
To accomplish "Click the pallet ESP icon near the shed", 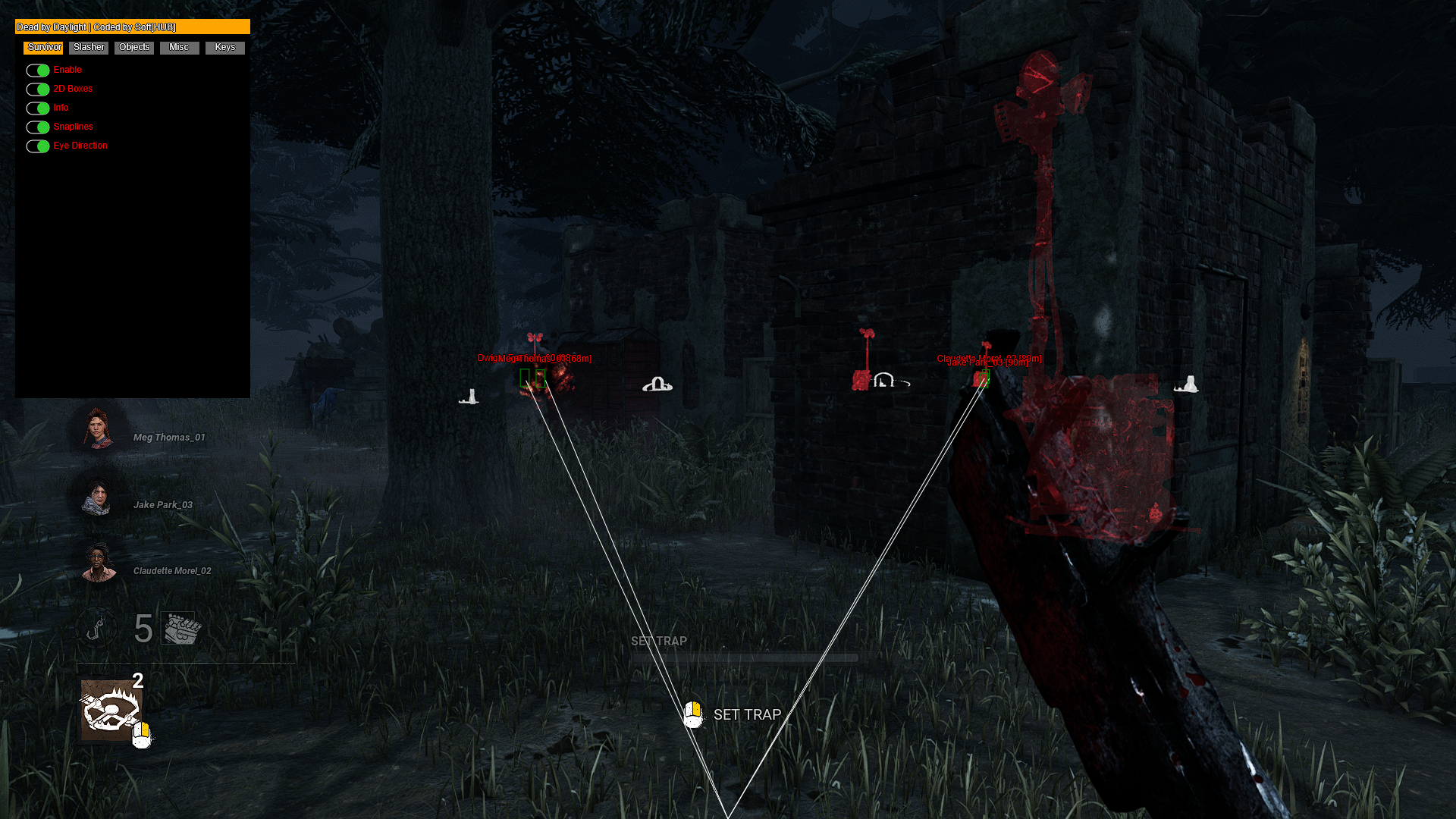I will (x=658, y=385).
